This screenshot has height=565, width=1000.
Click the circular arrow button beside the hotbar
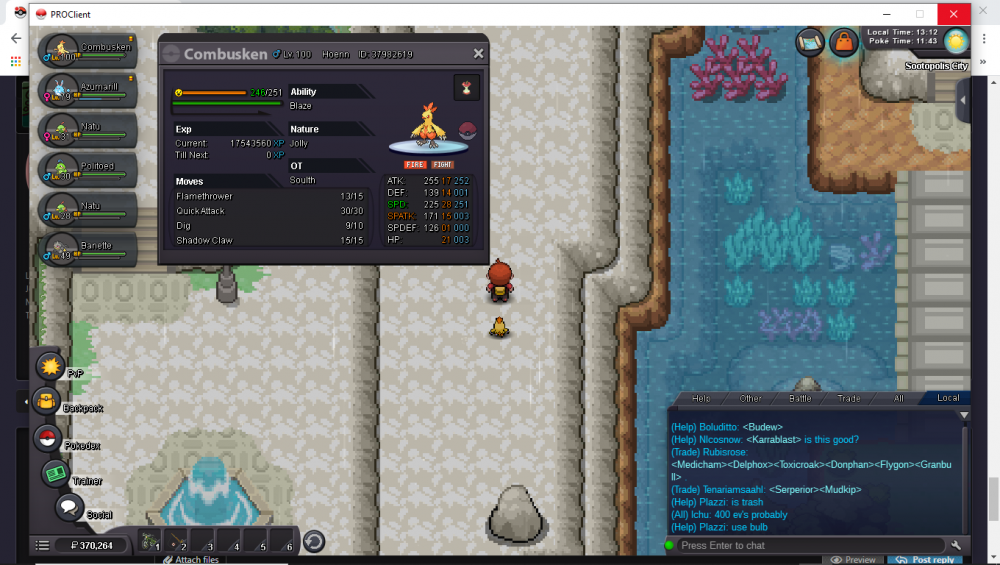(x=313, y=541)
